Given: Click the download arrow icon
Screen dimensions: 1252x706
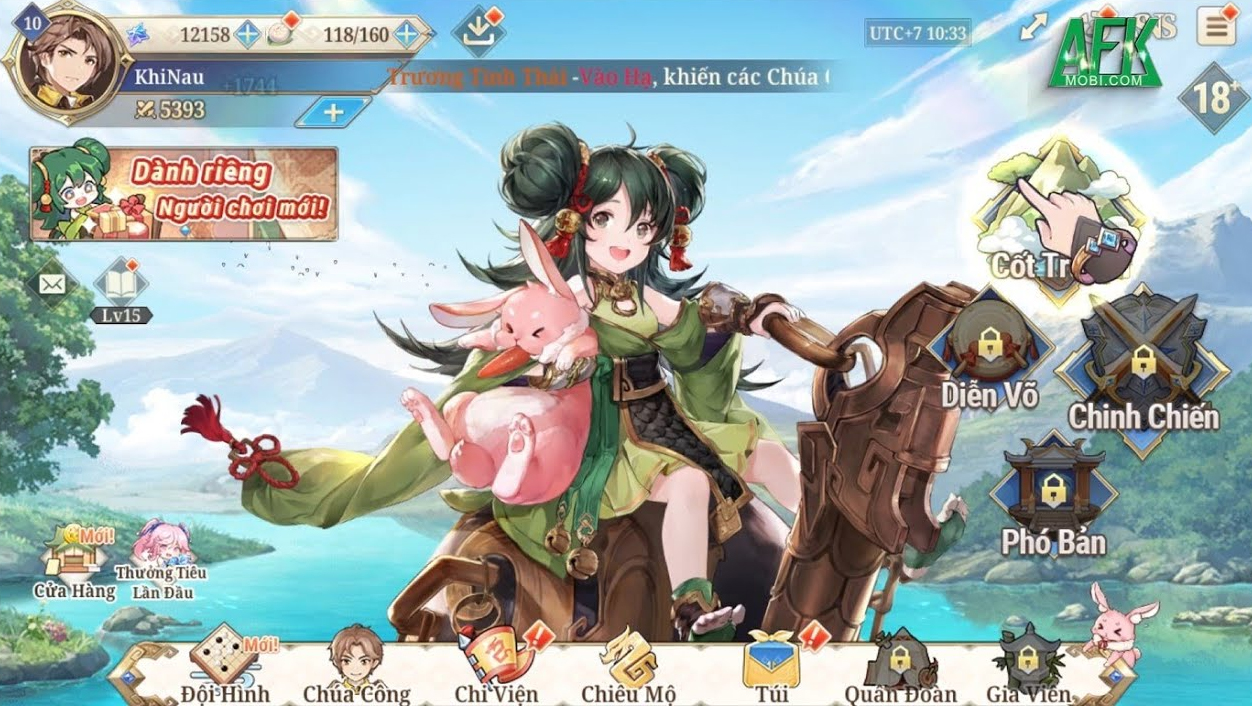Looking at the screenshot, I should (478, 31).
